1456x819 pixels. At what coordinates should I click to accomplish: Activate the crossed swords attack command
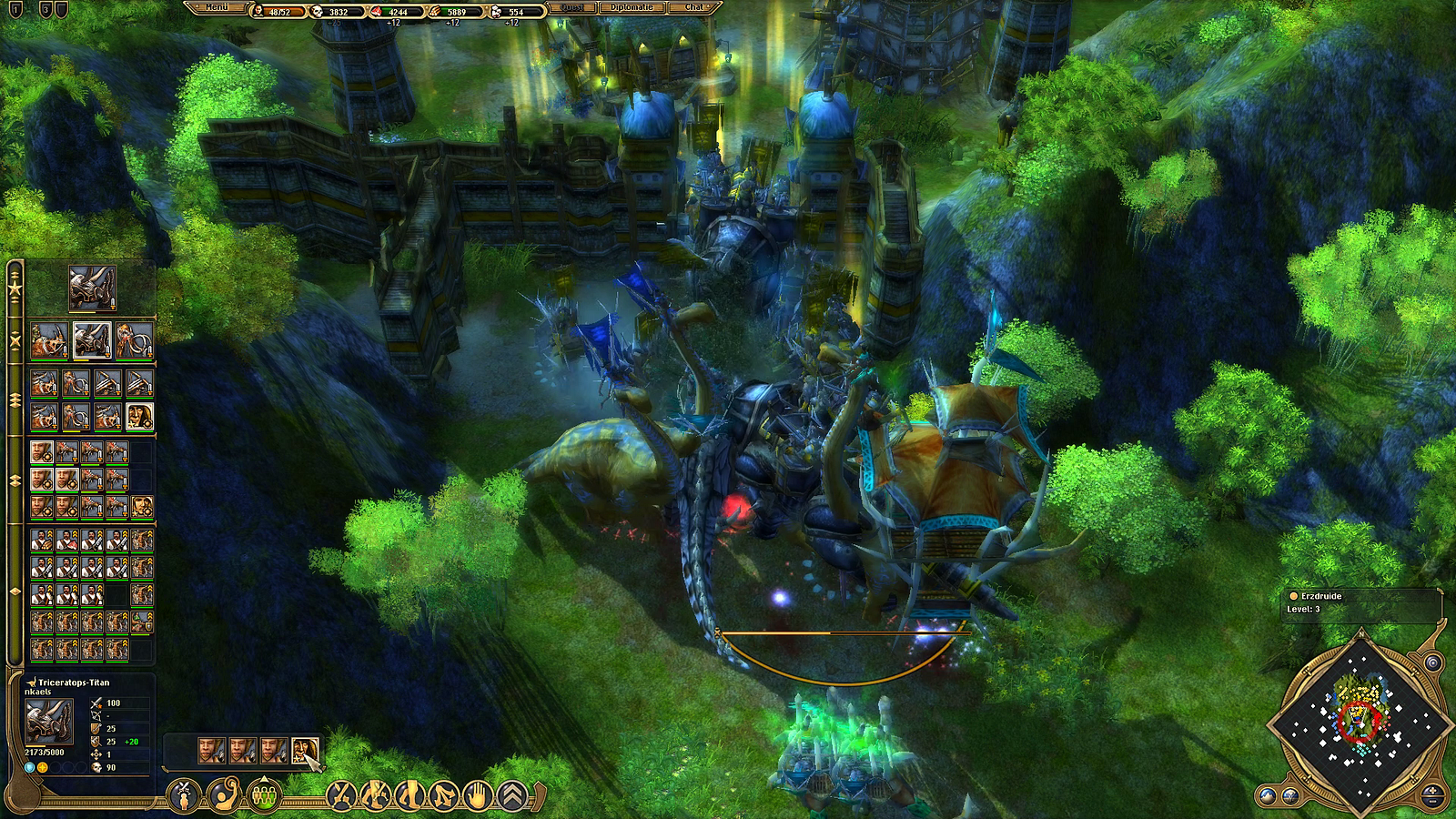click(342, 796)
